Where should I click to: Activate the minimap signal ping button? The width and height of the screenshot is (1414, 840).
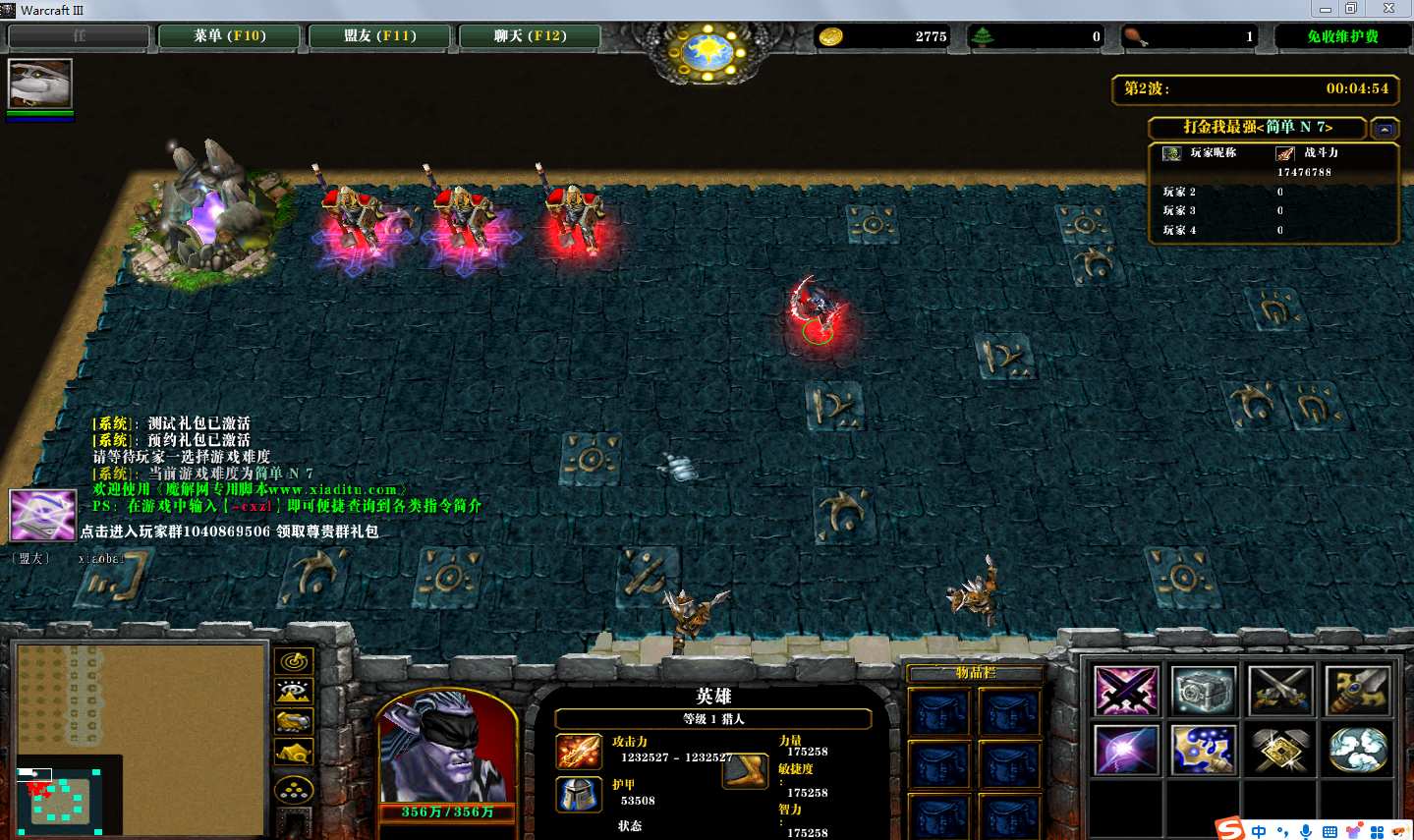pos(294,661)
